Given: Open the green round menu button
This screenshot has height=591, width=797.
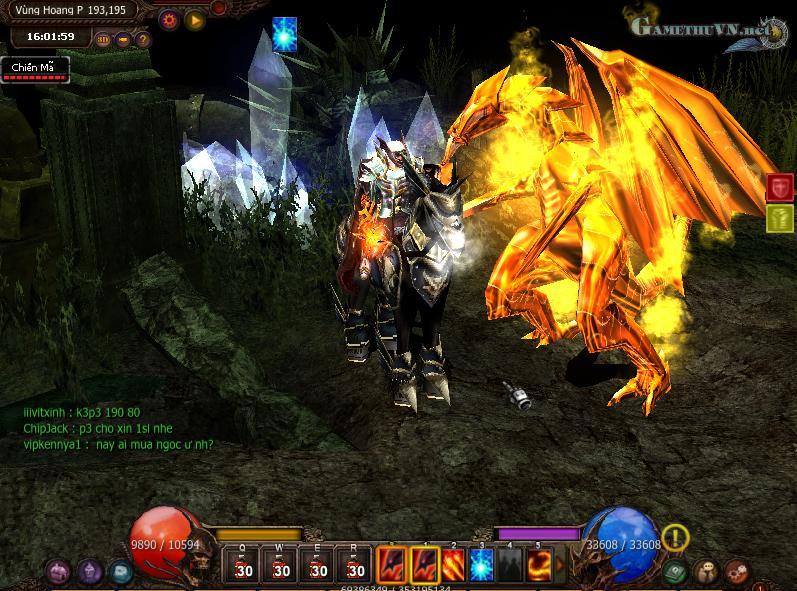Looking at the screenshot, I should (x=675, y=572).
